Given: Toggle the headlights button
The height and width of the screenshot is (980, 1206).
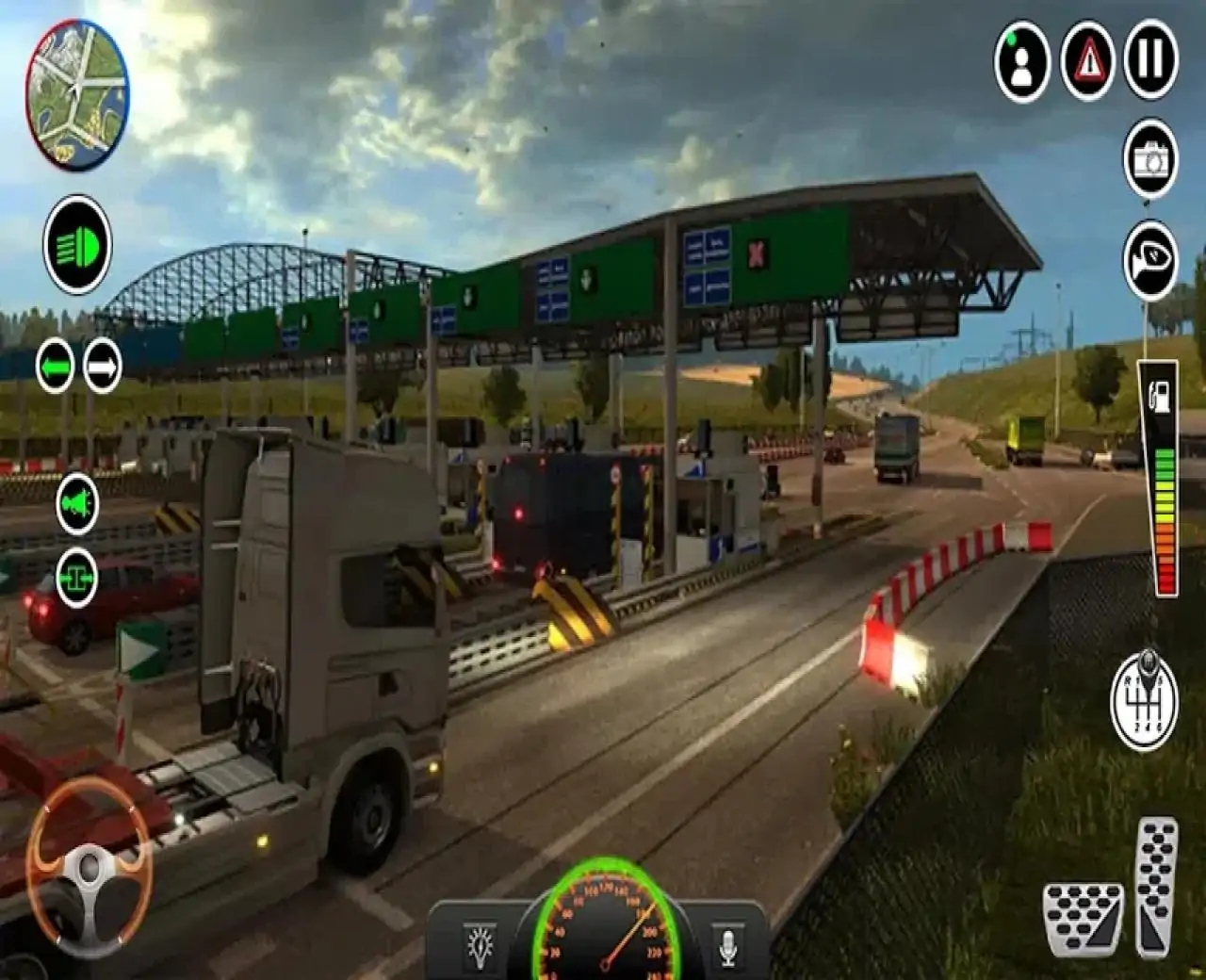Looking at the screenshot, I should [x=77, y=246].
